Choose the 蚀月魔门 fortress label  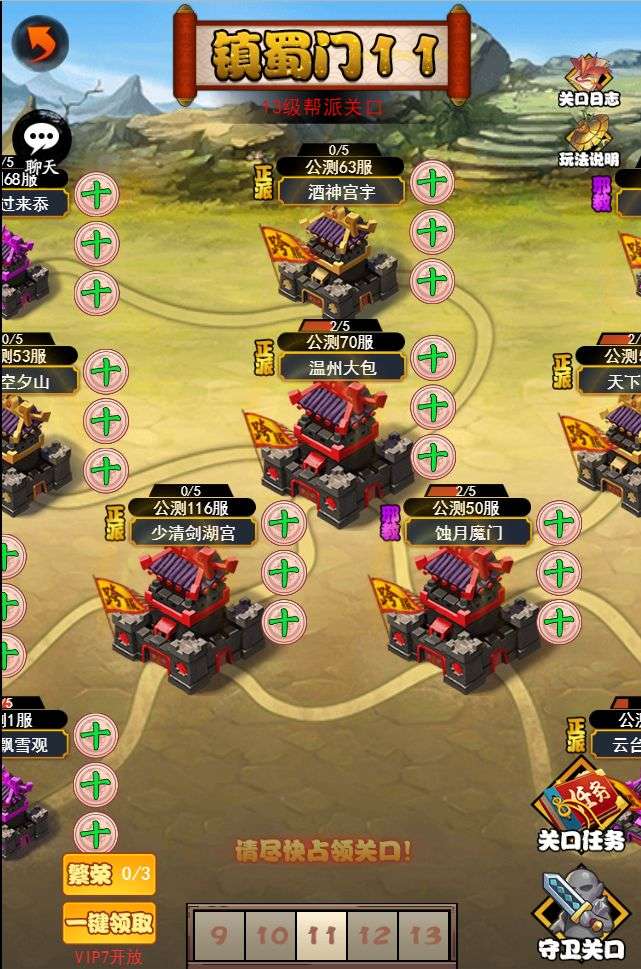point(467,532)
